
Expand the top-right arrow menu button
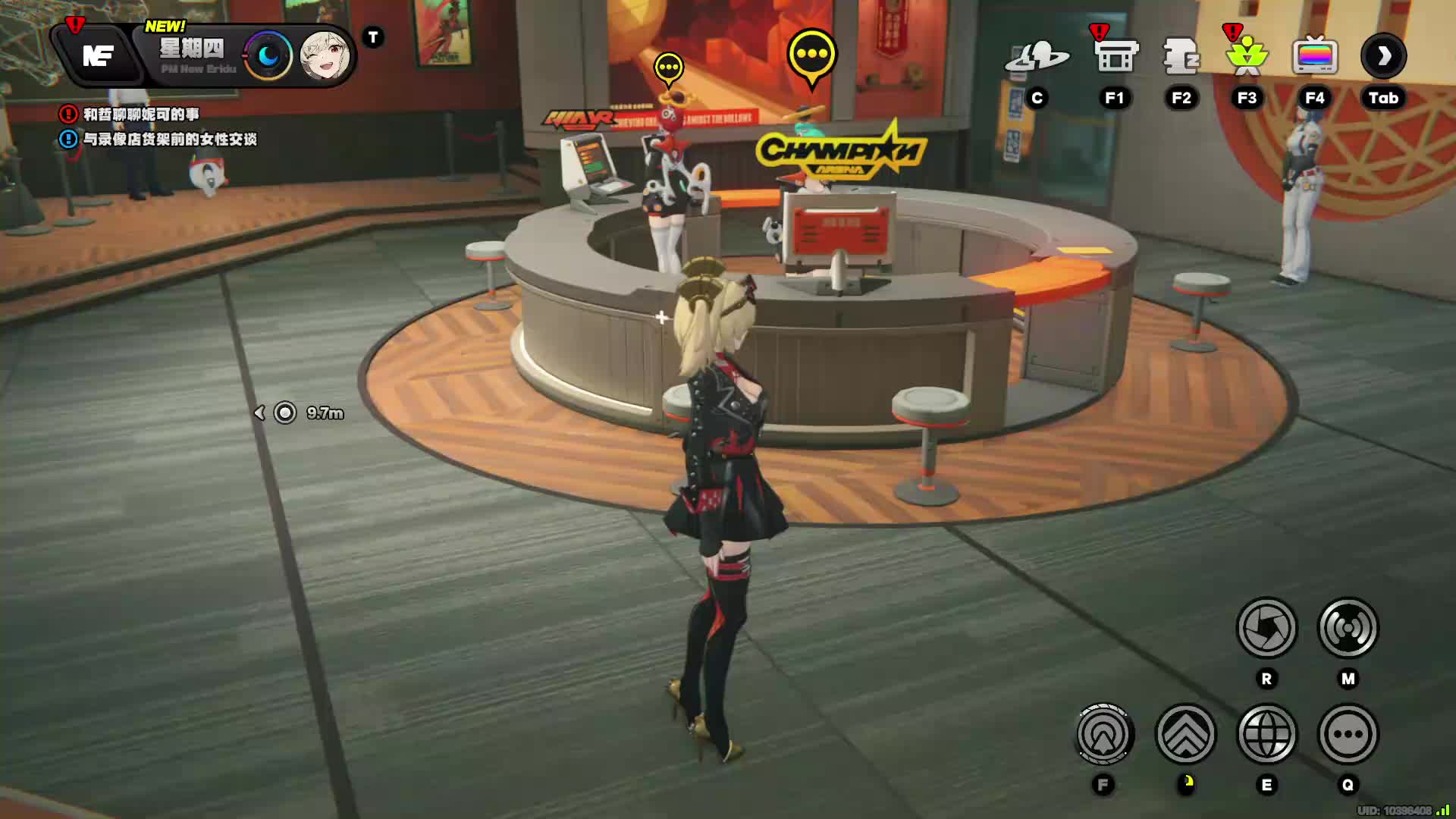click(1383, 56)
